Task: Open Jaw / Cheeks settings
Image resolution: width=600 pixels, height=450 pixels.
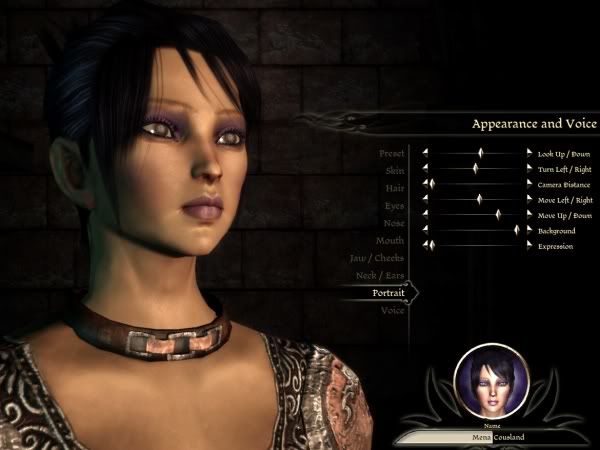Action: click(x=376, y=258)
